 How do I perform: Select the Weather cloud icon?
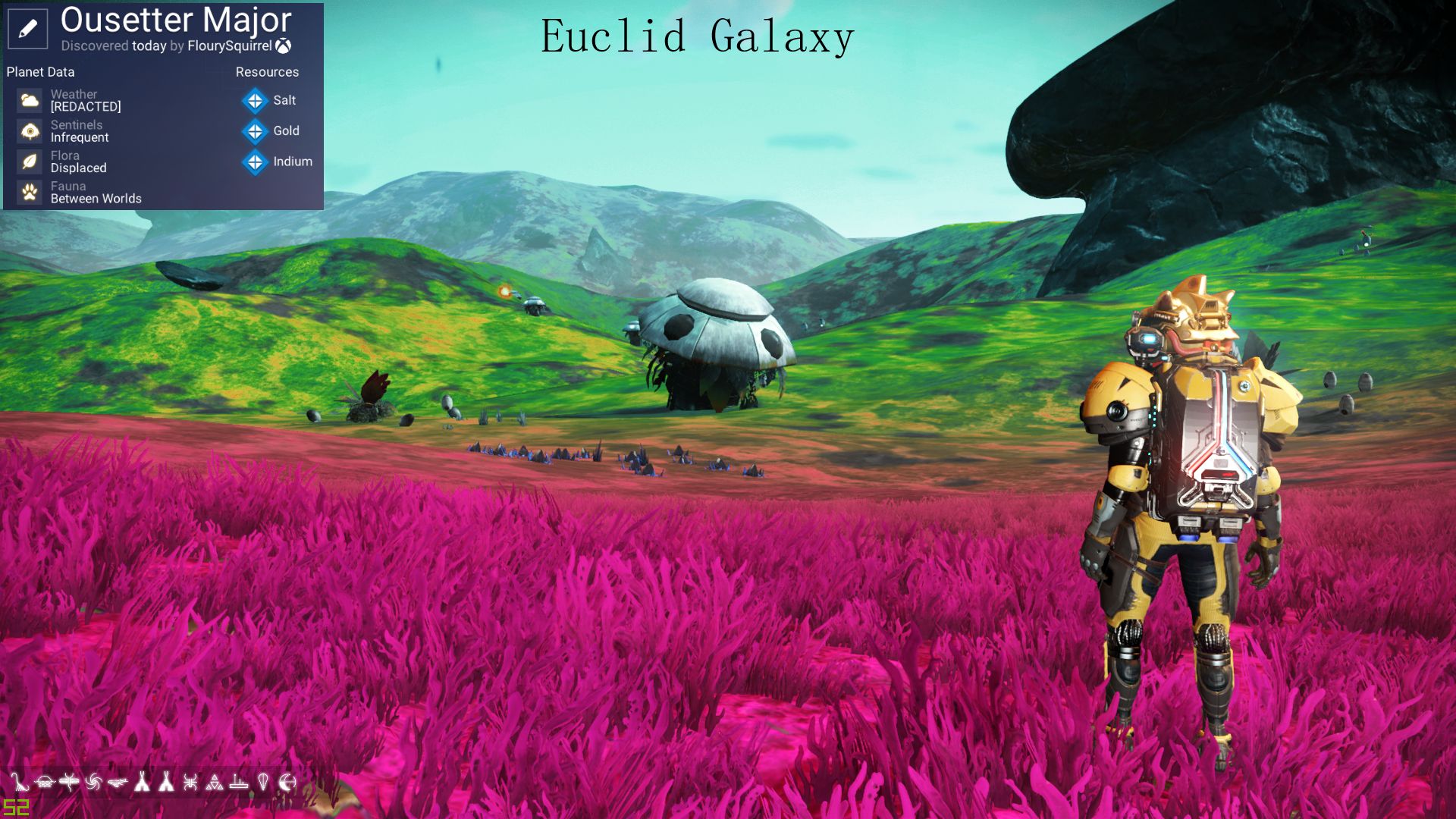(x=30, y=99)
